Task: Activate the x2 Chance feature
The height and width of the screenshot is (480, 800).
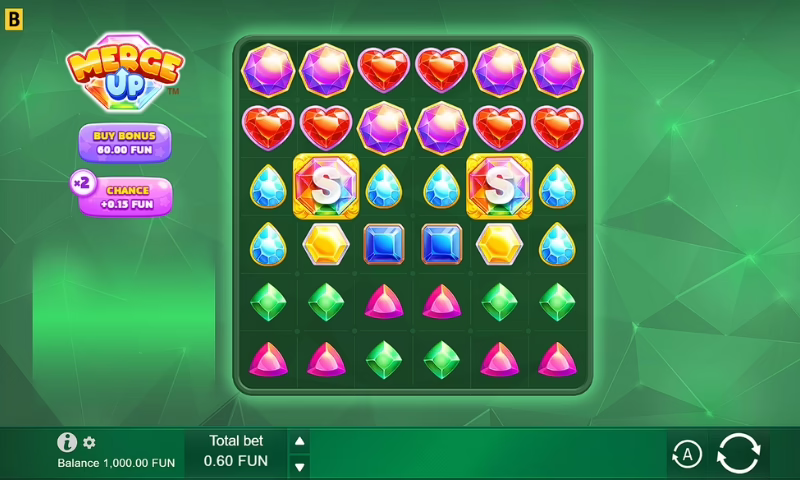Action: click(x=123, y=196)
